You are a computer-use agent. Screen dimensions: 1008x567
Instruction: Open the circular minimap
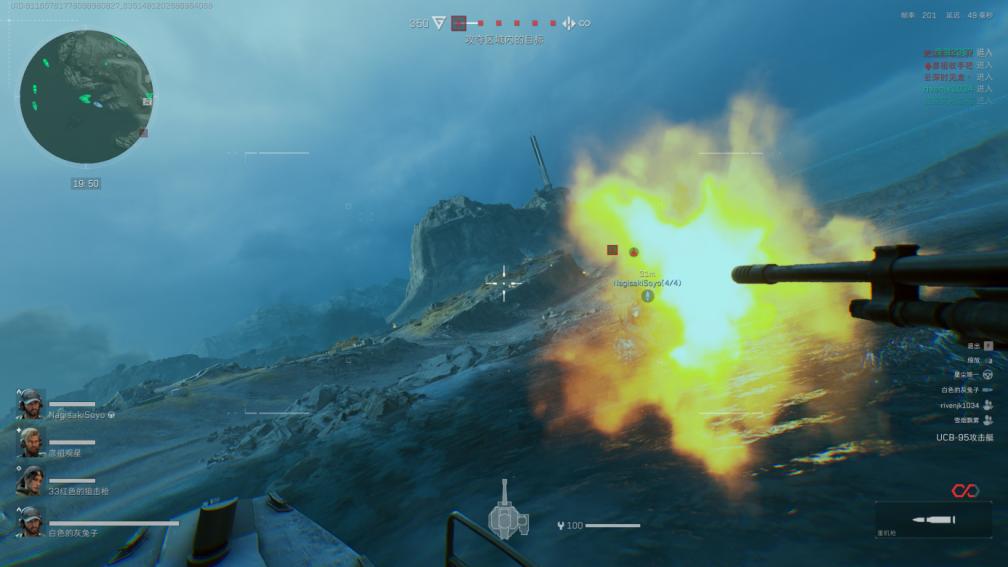coord(86,97)
